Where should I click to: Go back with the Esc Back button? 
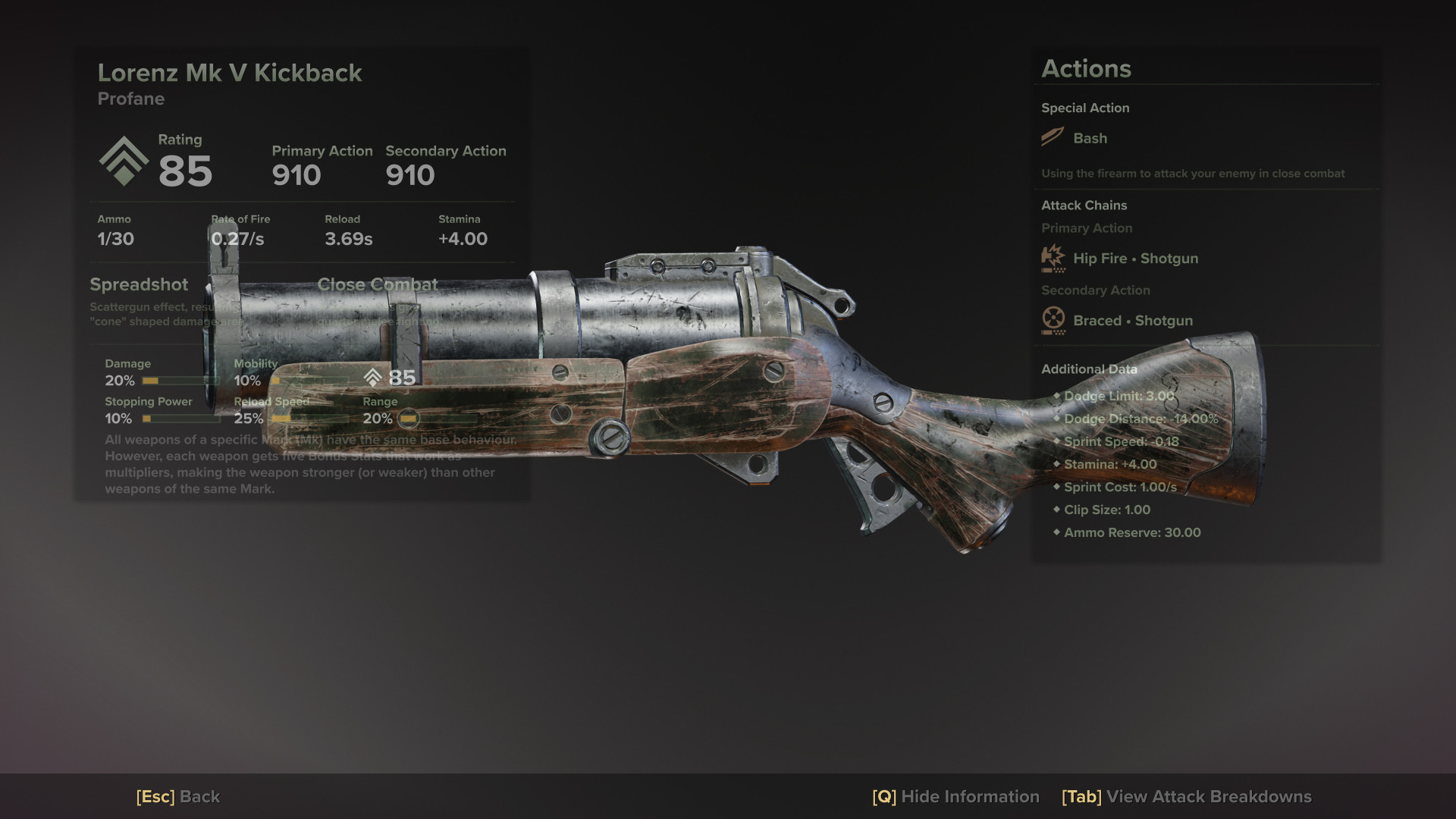click(178, 797)
